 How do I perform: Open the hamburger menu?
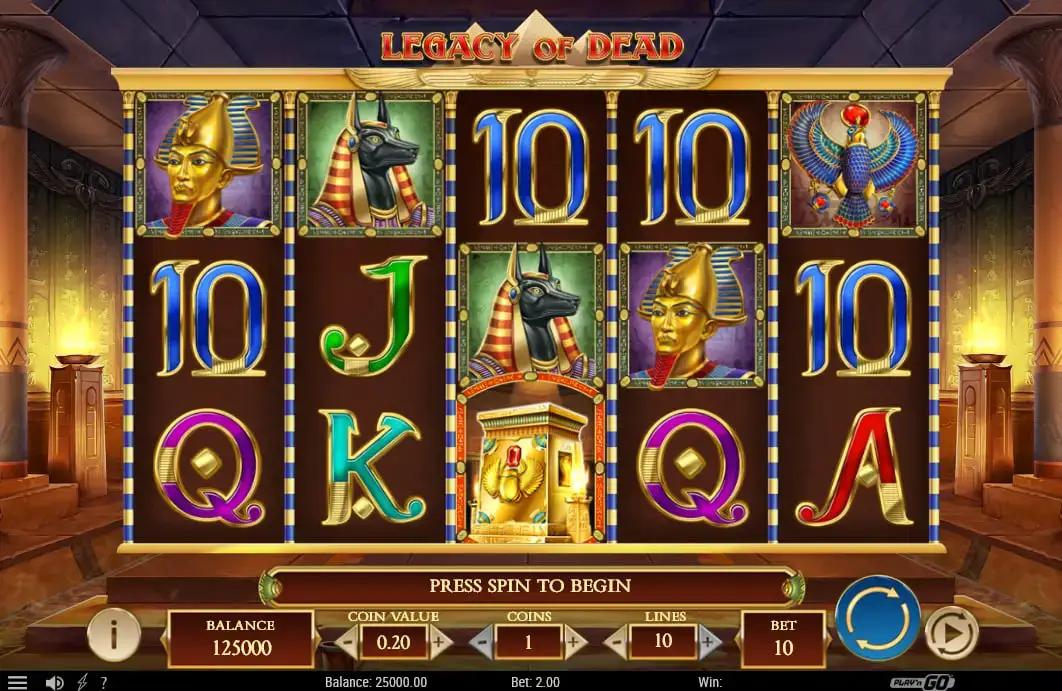[x=17, y=682]
